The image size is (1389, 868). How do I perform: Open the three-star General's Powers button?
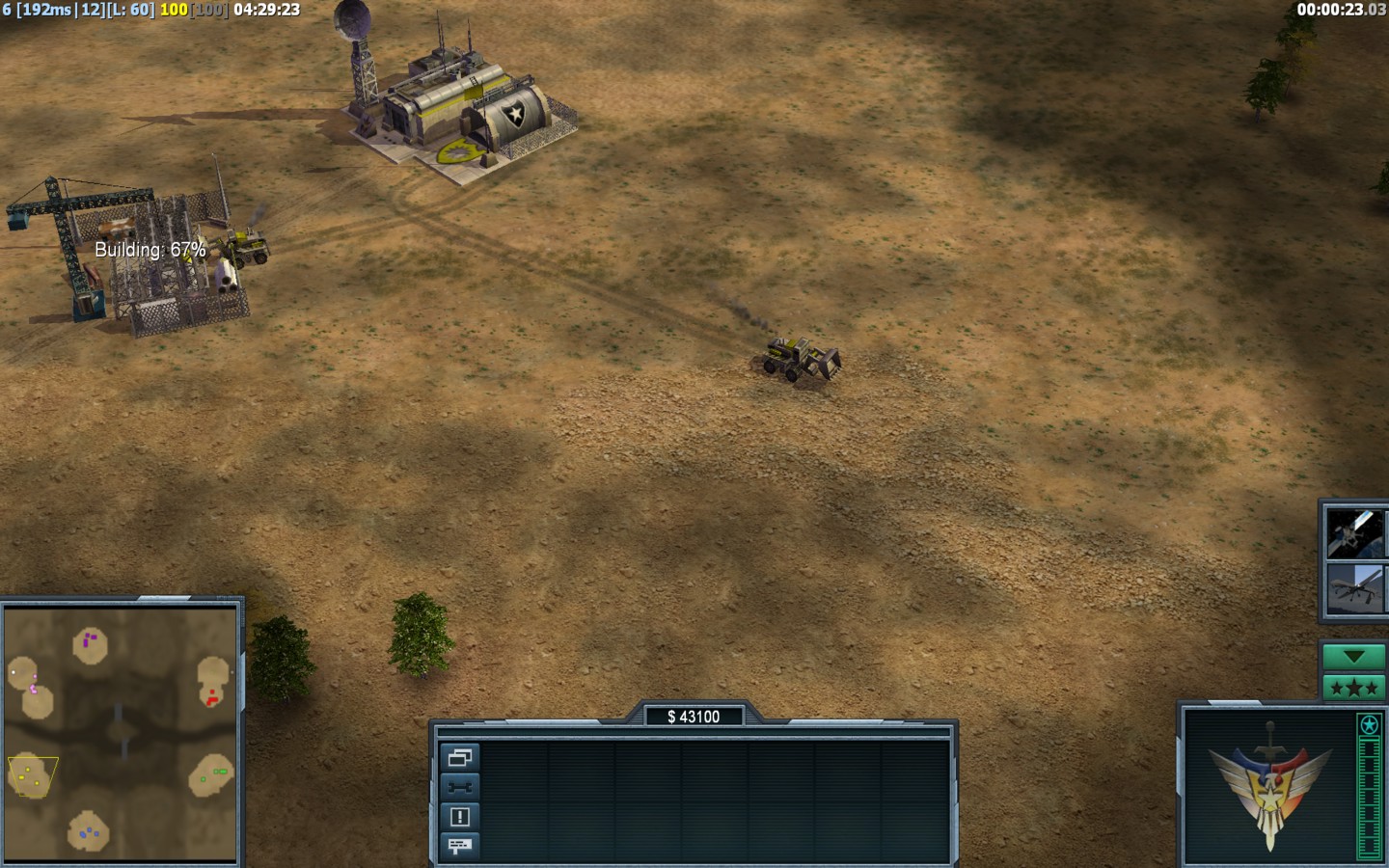point(1353,688)
